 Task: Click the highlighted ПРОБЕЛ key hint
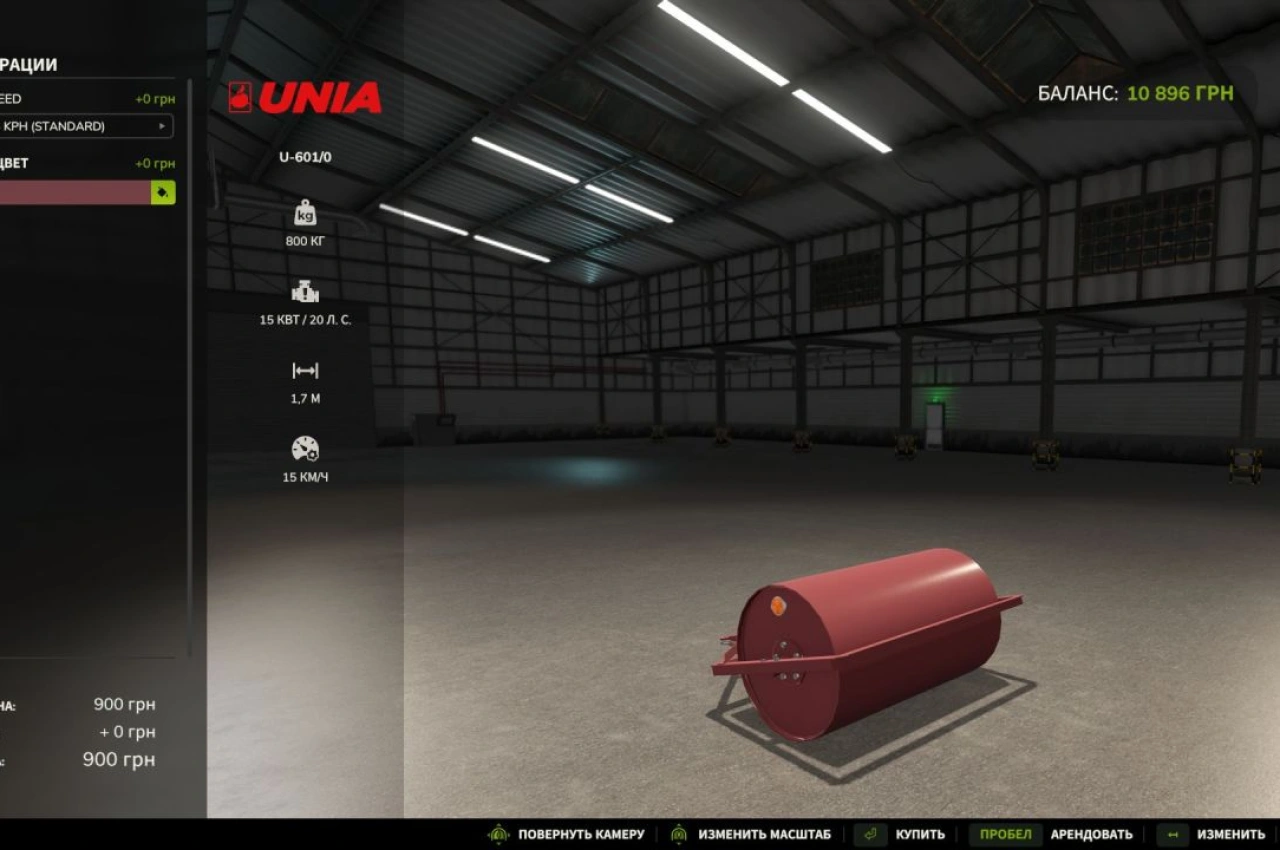click(x=1005, y=833)
